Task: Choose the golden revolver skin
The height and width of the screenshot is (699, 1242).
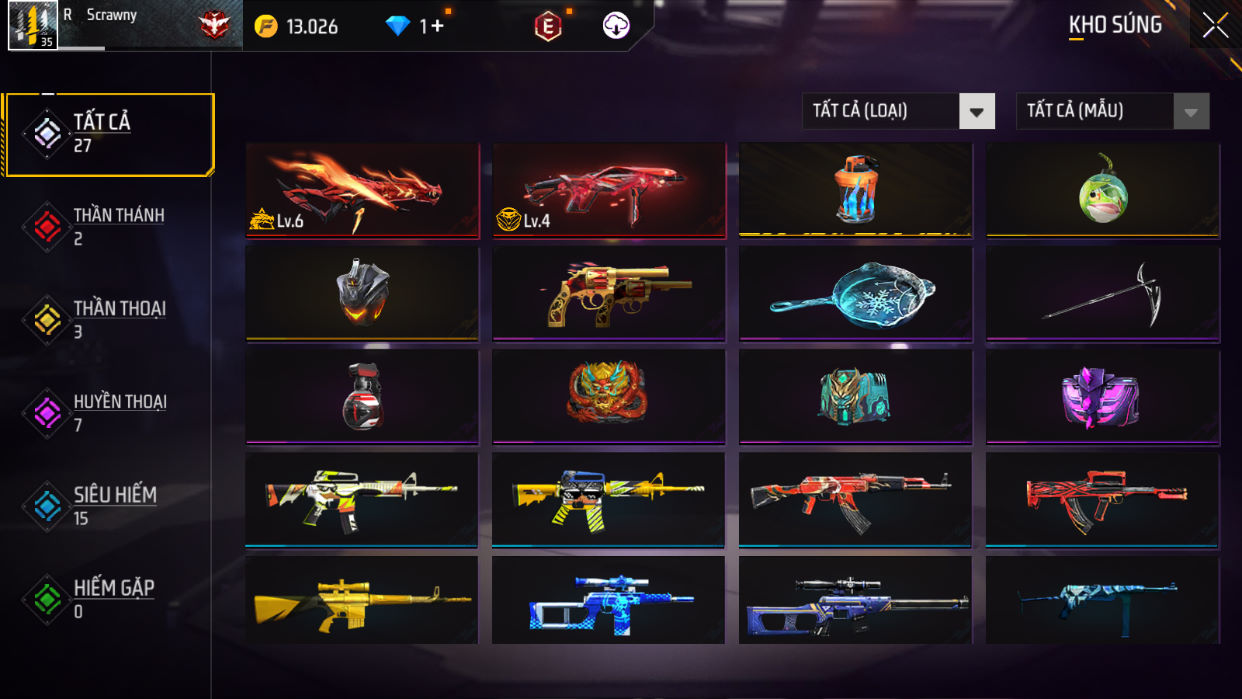Action: point(609,294)
